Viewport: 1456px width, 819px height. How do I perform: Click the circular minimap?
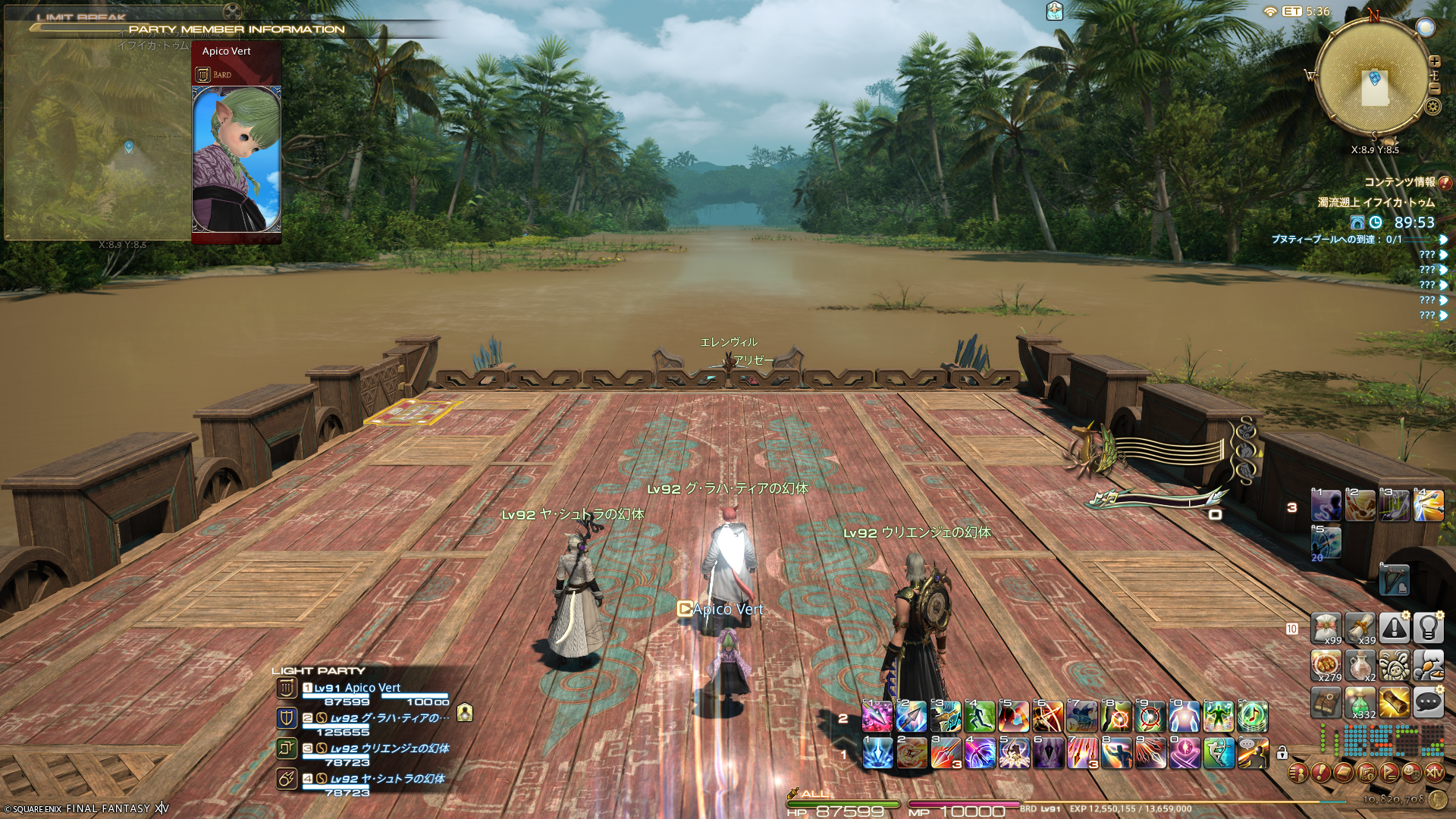(x=1373, y=78)
